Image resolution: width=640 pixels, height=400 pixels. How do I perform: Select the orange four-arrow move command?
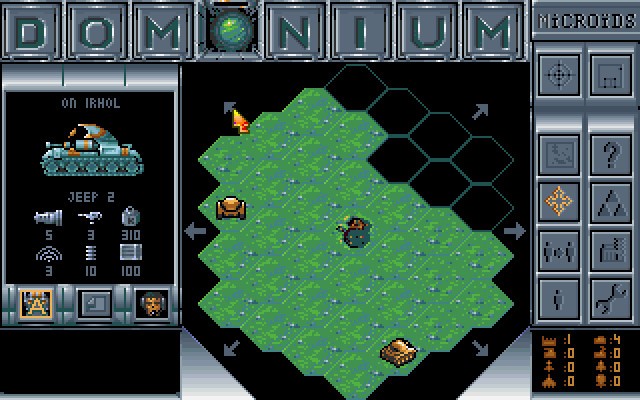coord(558,201)
